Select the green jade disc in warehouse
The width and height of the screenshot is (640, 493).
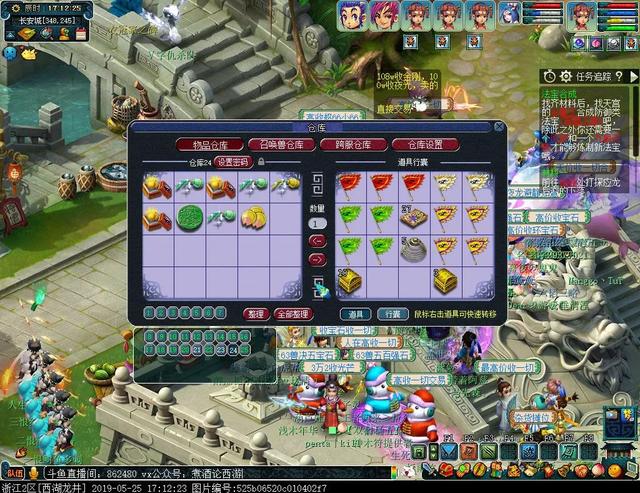click(x=190, y=217)
